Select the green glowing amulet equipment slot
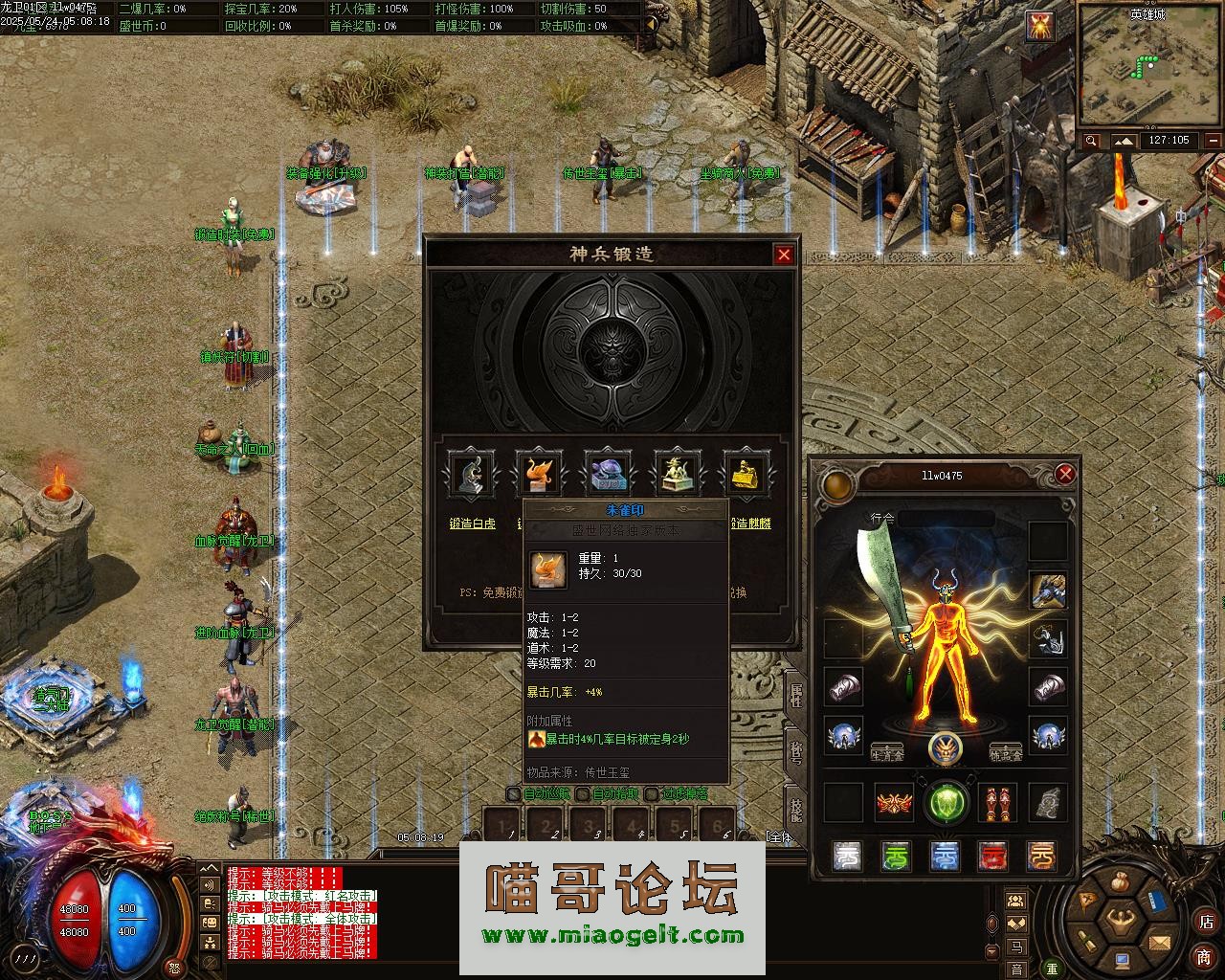Screen dimensions: 1225x980 pos(946,802)
